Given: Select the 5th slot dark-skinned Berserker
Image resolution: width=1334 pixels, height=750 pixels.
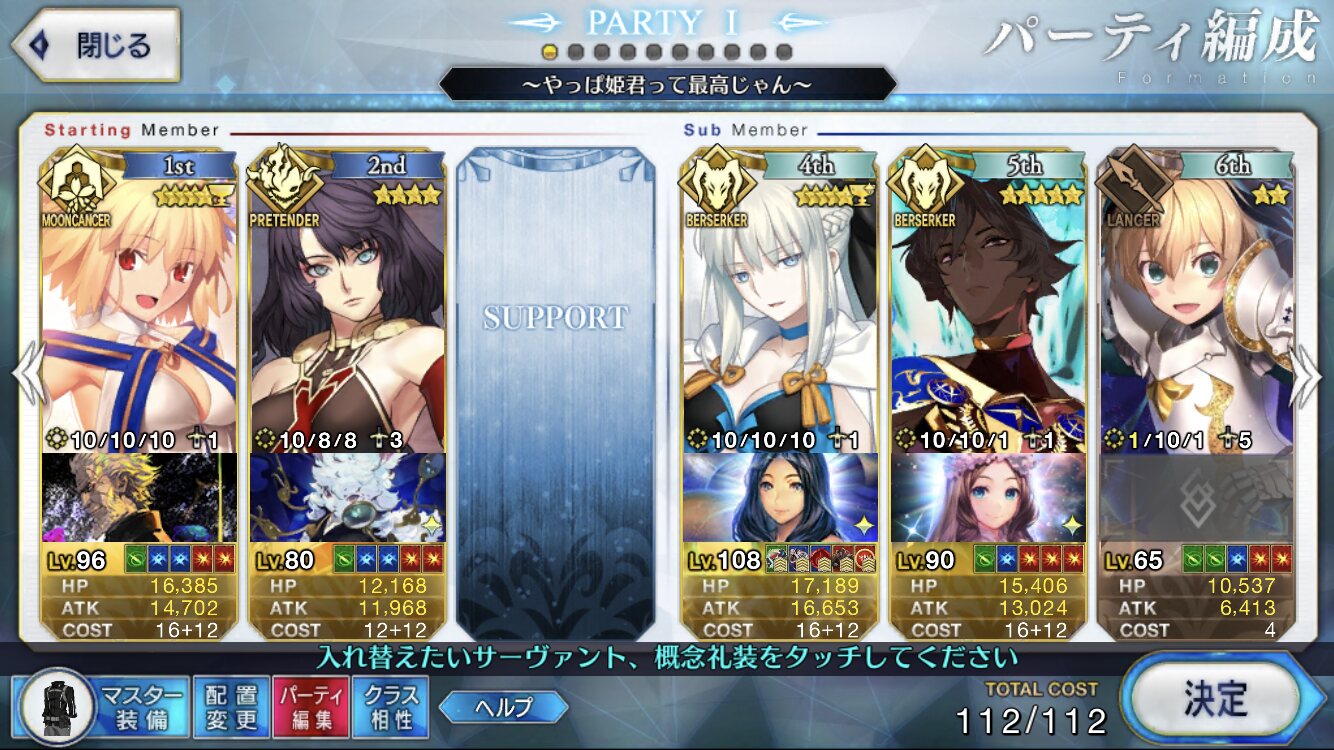Looking at the screenshot, I should (x=988, y=310).
